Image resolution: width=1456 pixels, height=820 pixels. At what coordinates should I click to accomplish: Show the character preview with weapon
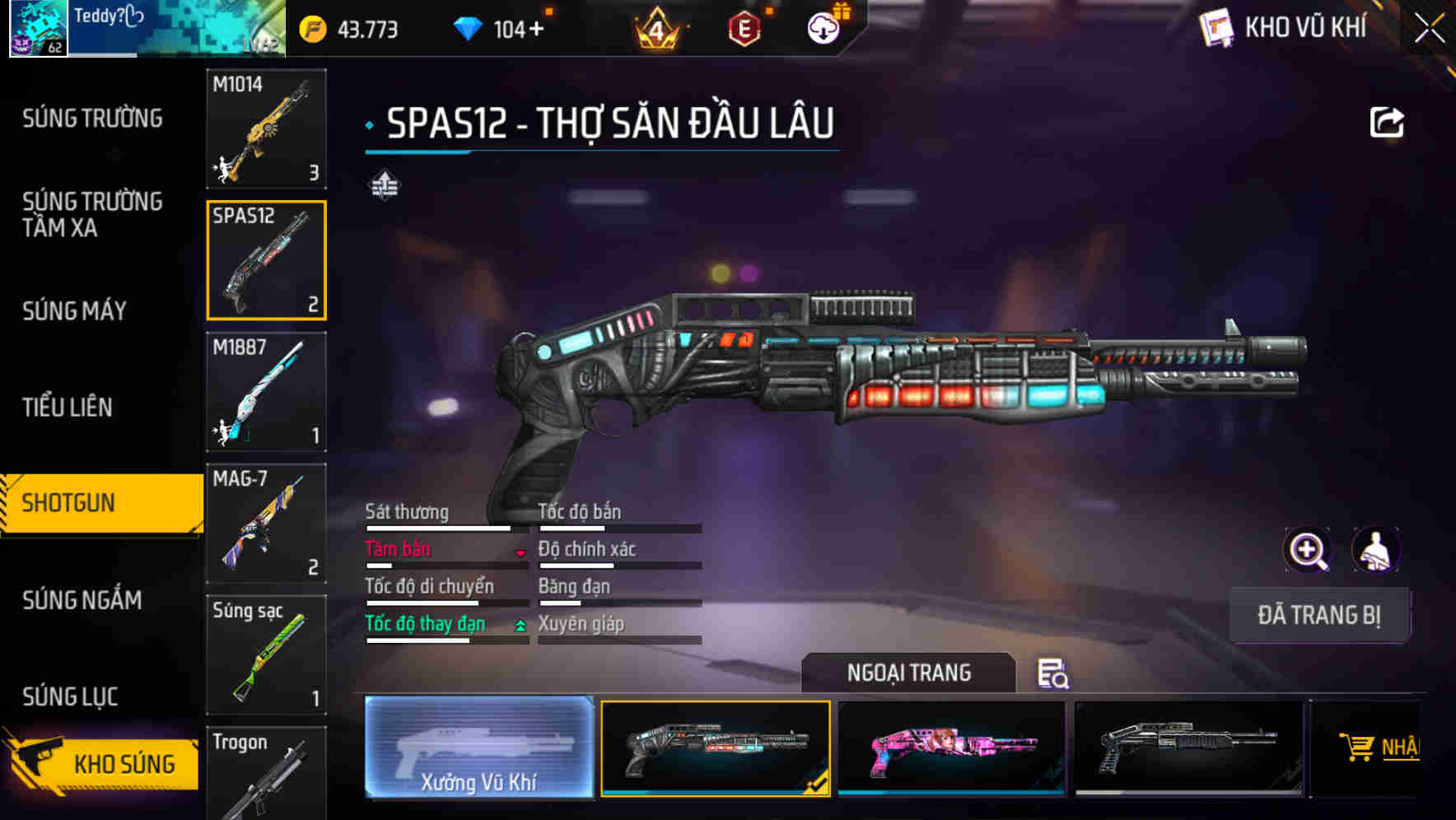click(x=1377, y=549)
